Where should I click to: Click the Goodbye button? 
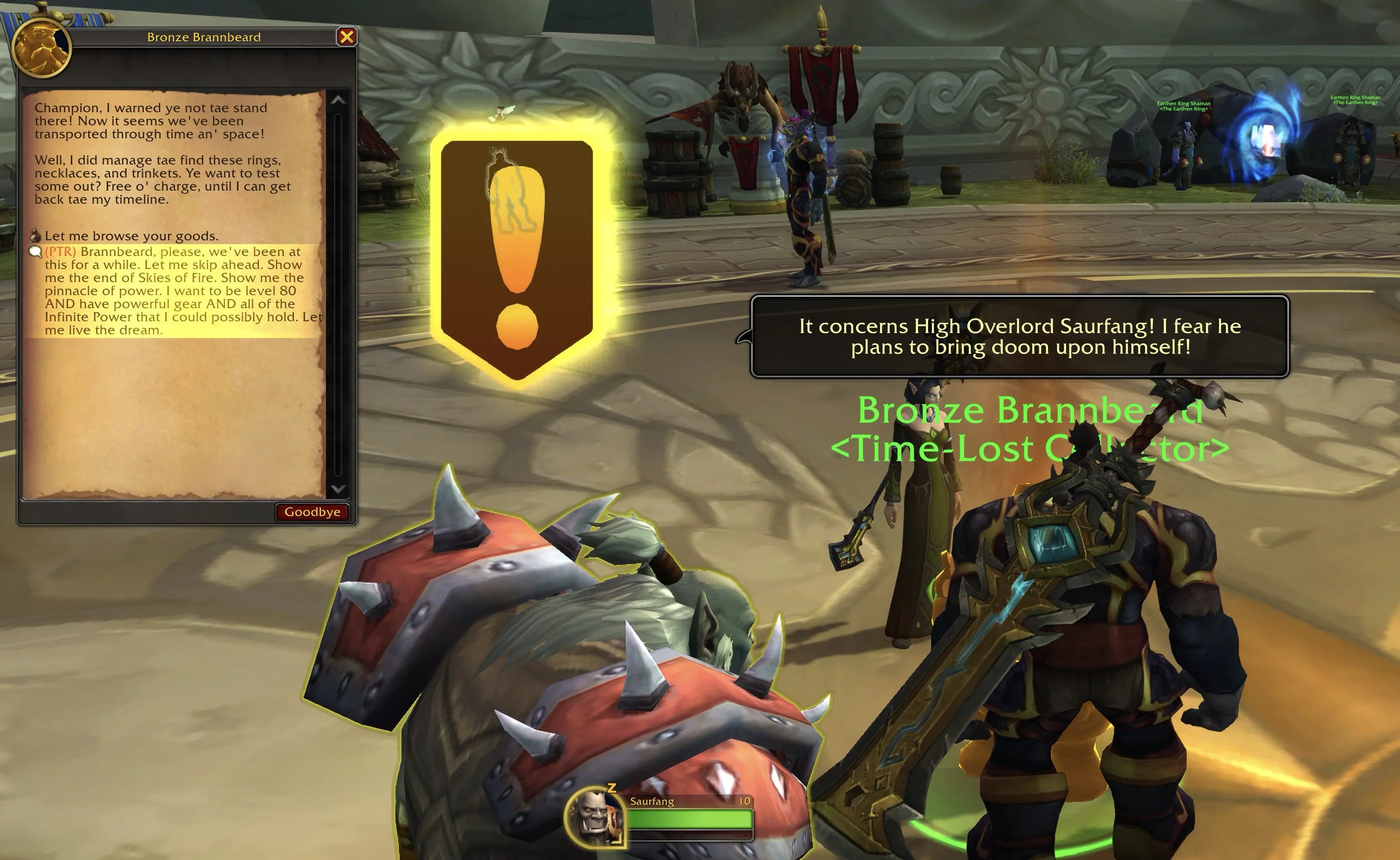pos(312,512)
